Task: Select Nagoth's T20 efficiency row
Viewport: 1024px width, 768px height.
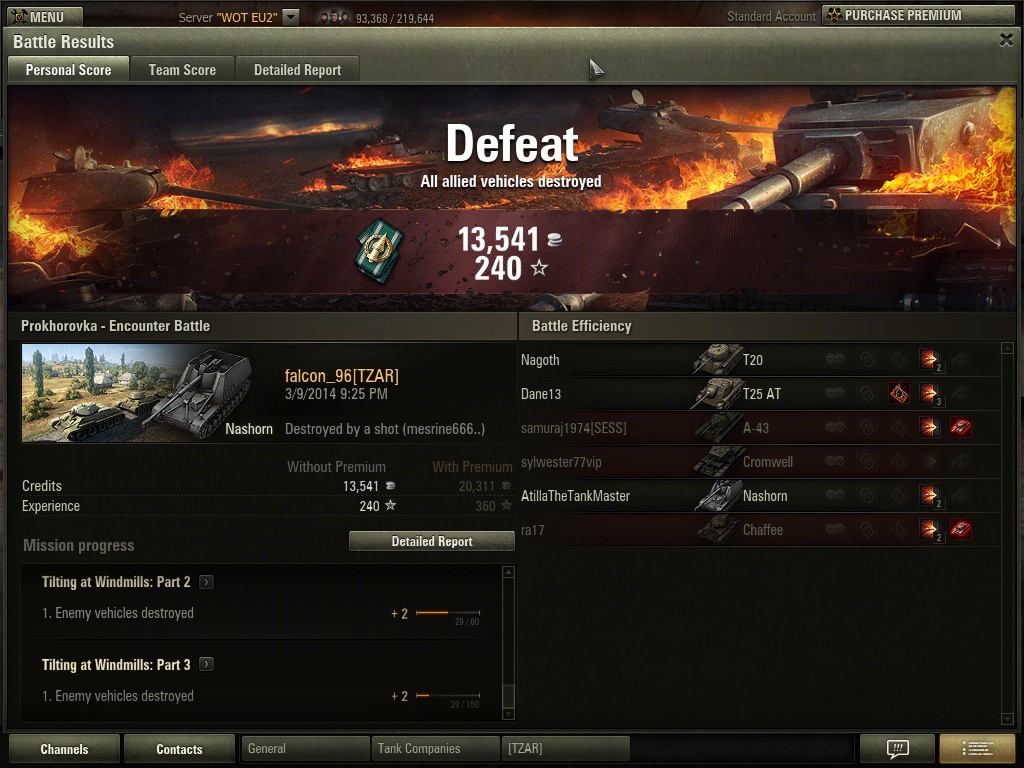Action: tap(758, 360)
